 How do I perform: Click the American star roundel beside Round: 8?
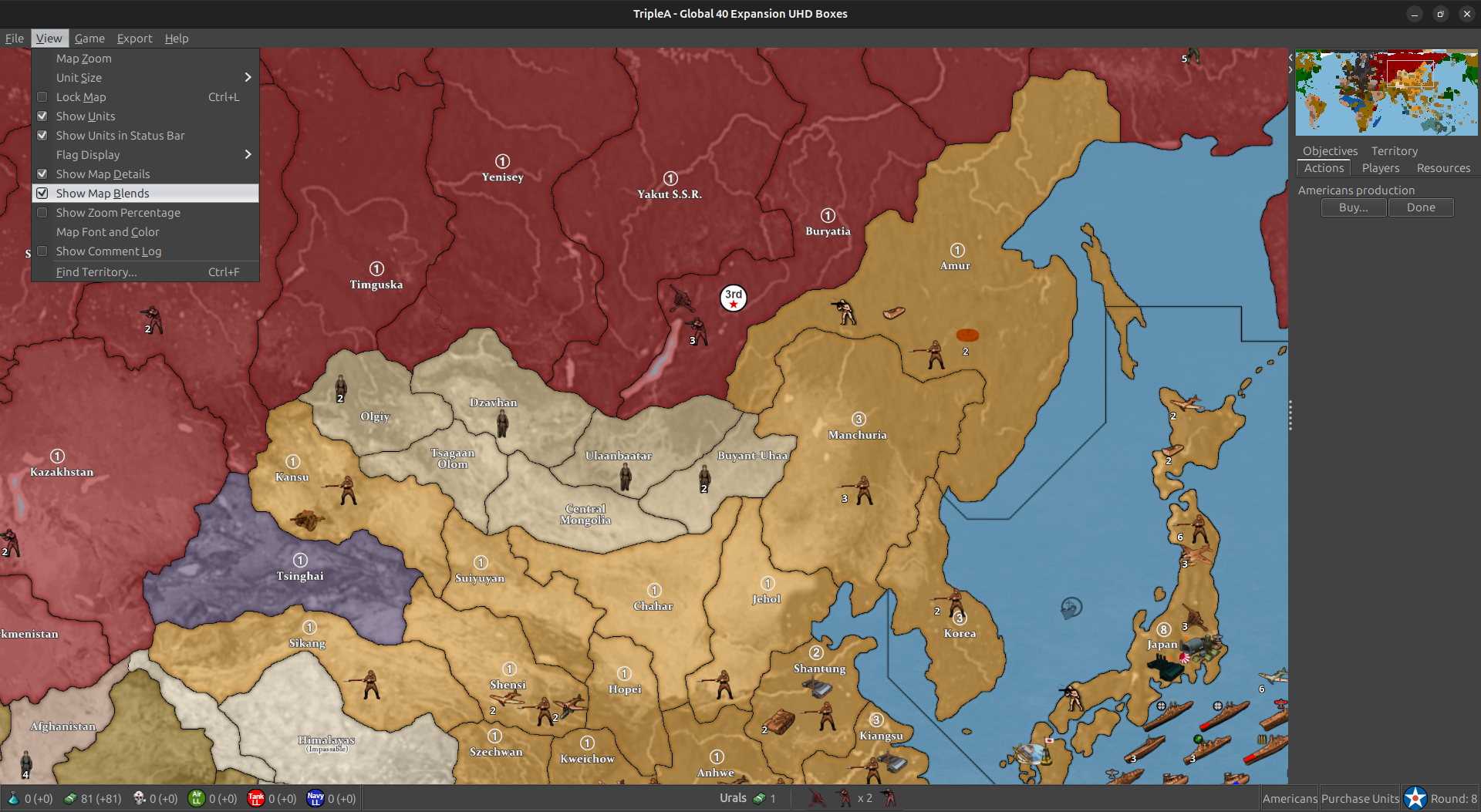point(1415,798)
